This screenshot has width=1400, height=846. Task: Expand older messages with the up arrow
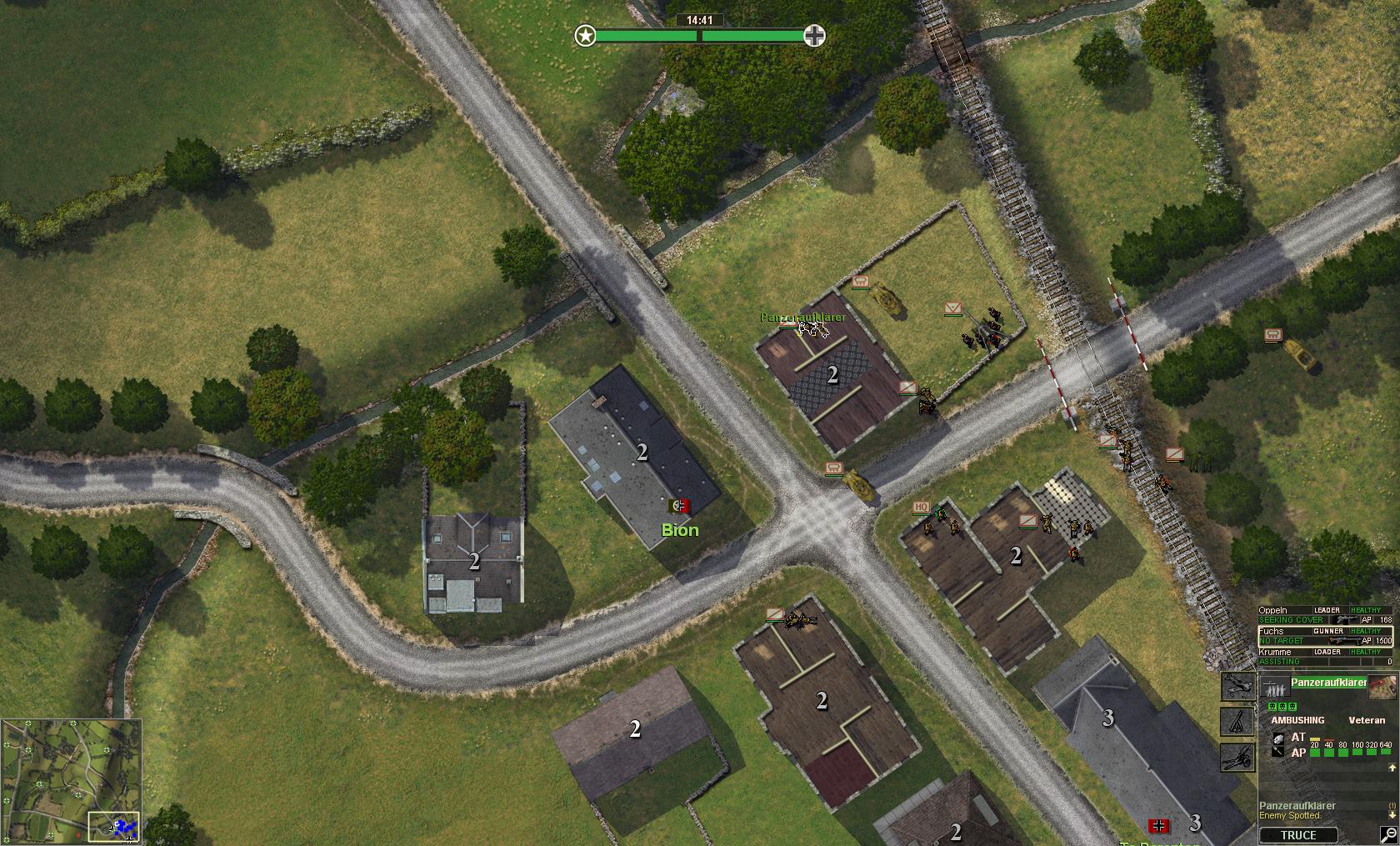[1391, 767]
